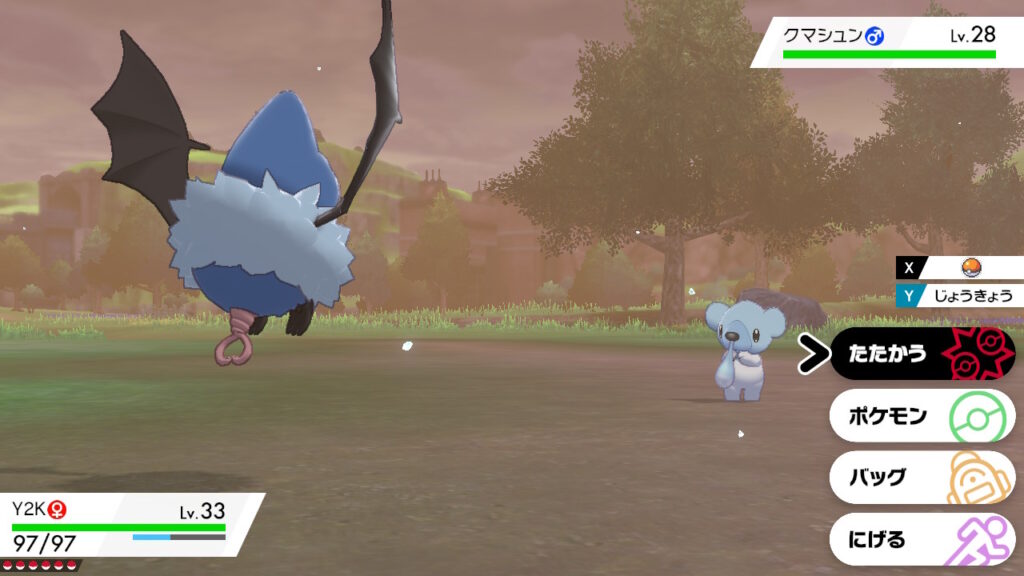Select たたかう to fight

pyautogui.click(x=920, y=354)
